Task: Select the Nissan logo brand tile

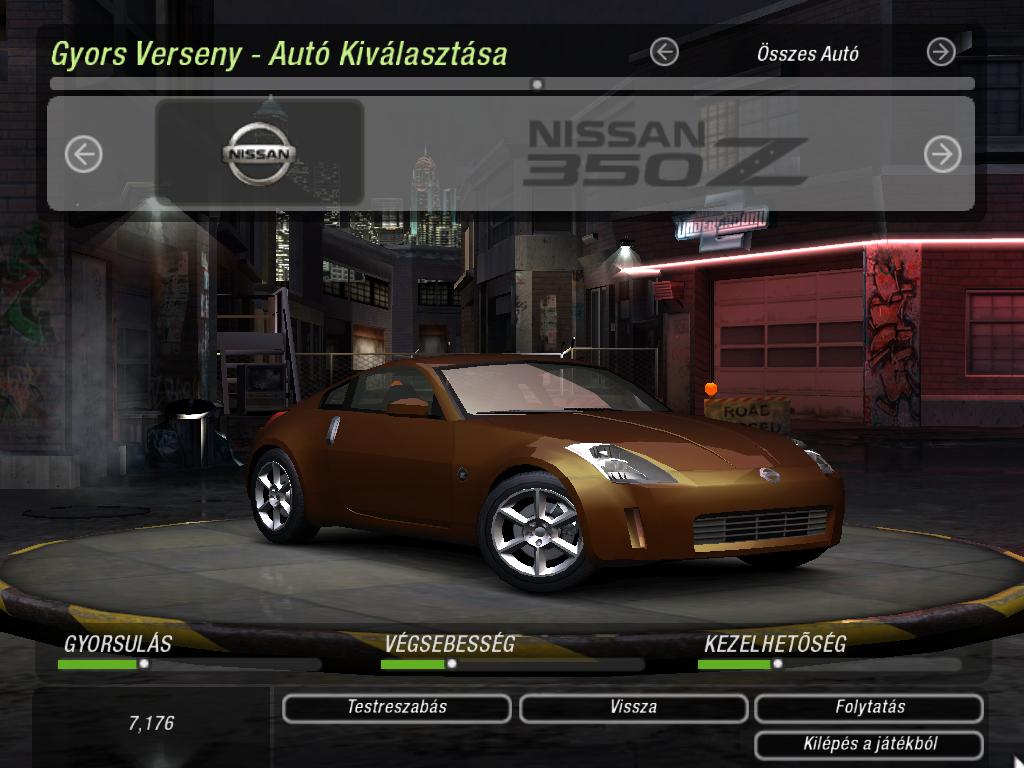Action: click(x=260, y=154)
